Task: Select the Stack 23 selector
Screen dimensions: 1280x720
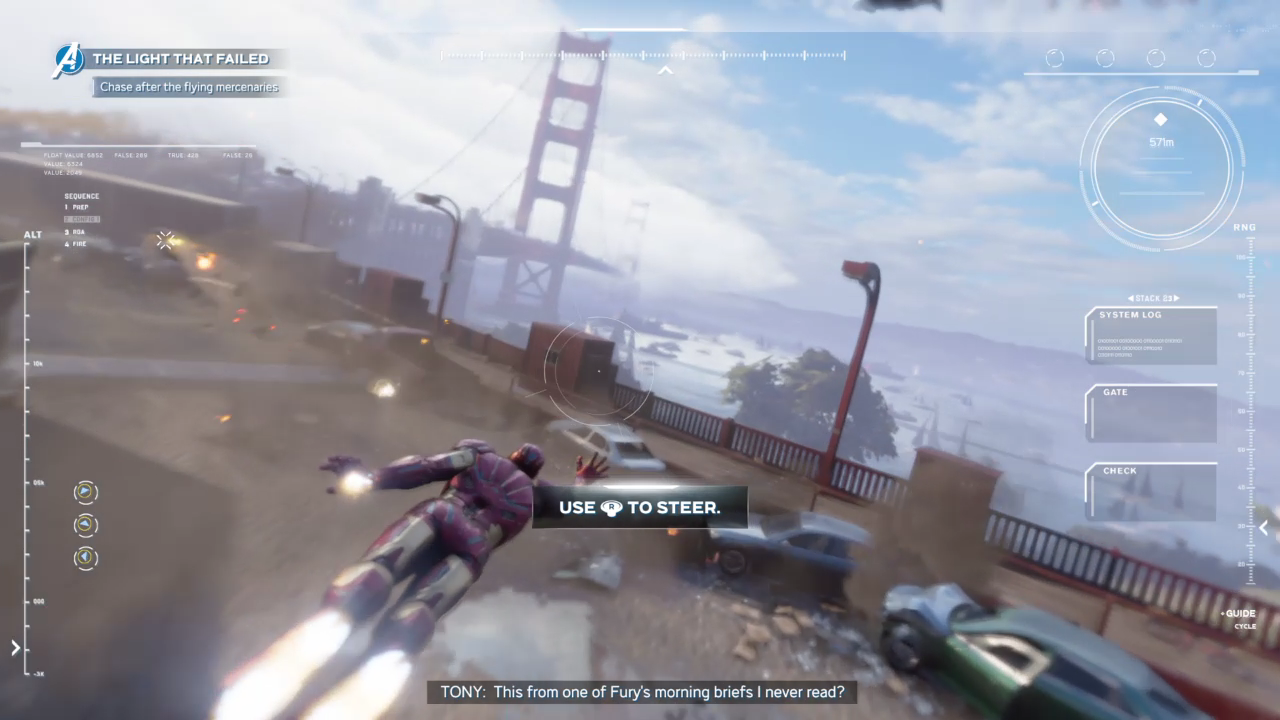Action: point(1152,298)
